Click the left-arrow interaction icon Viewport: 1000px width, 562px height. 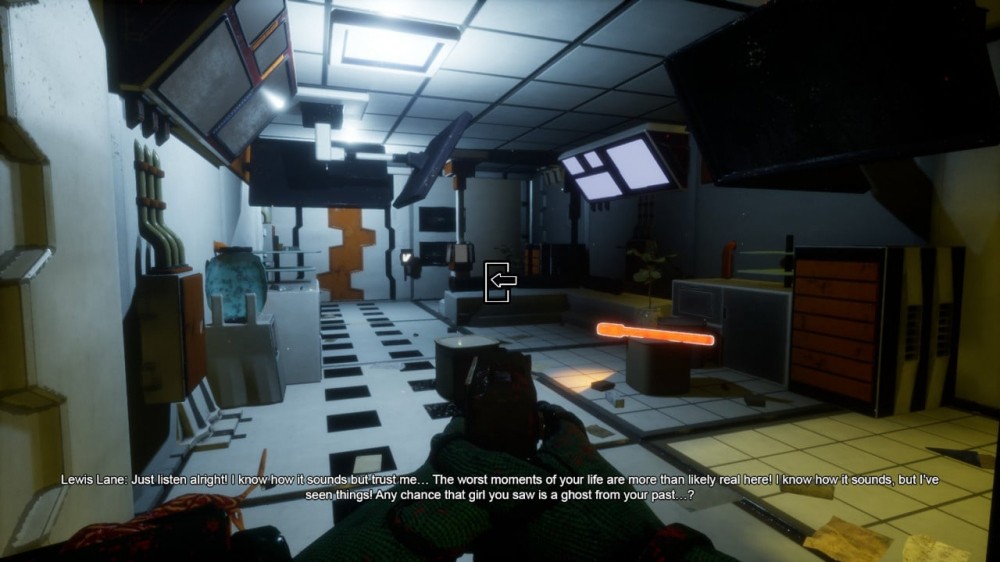[500, 281]
